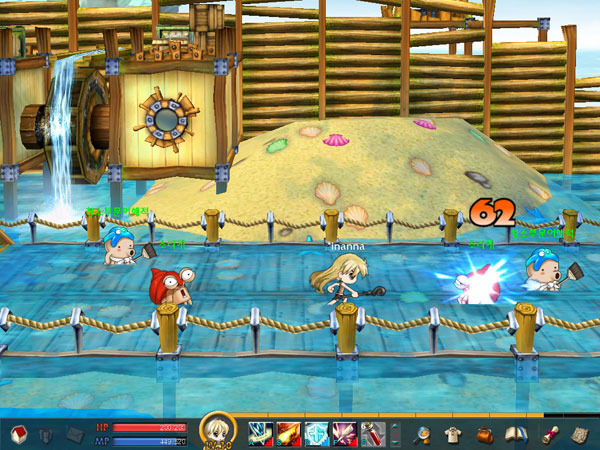Click the red house home icon
The width and height of the screenshot is (600, 450).
click(17, 433)
